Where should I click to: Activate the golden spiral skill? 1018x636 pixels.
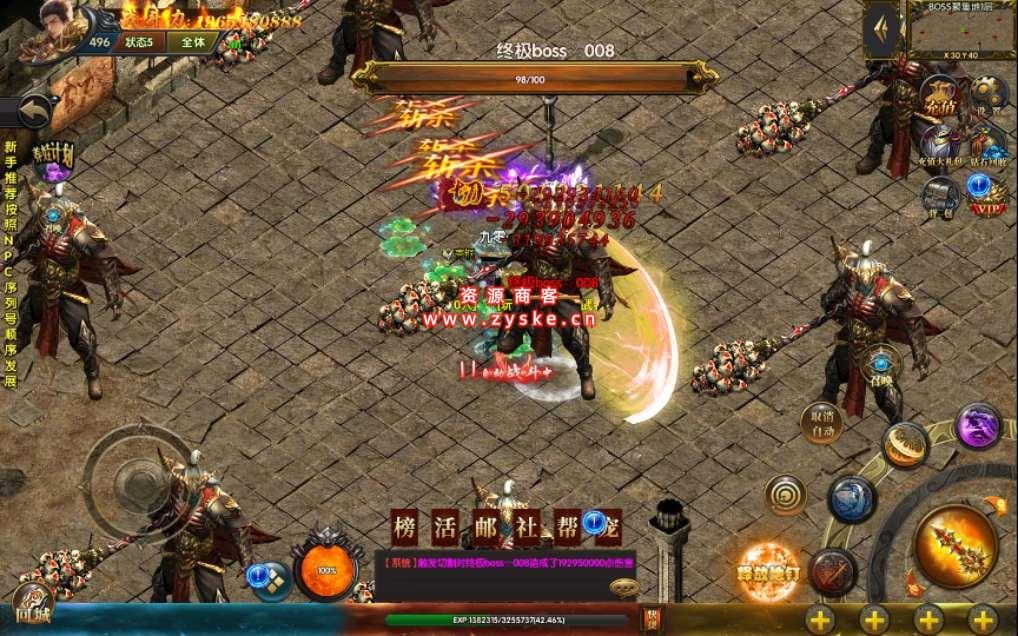tap(785, 495)
